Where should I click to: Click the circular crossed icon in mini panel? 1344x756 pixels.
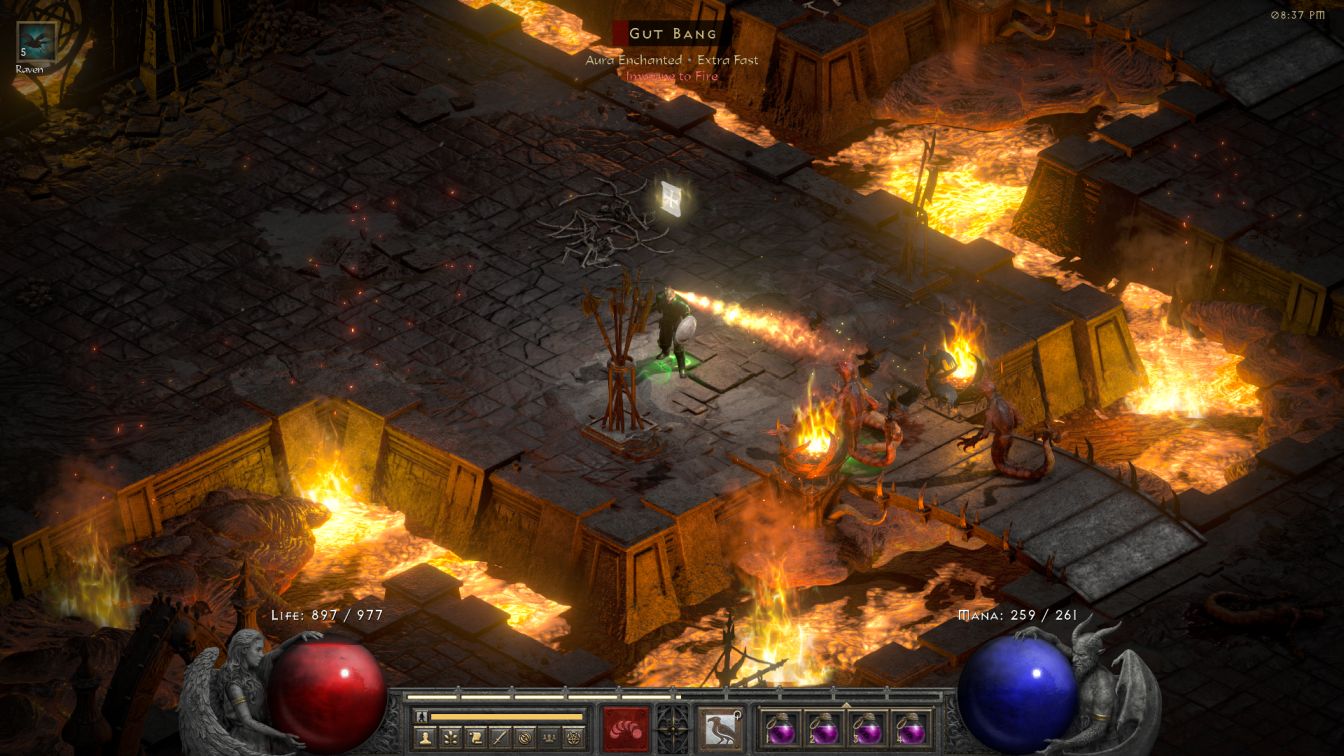pyautogui.click(x=523, y=738)
